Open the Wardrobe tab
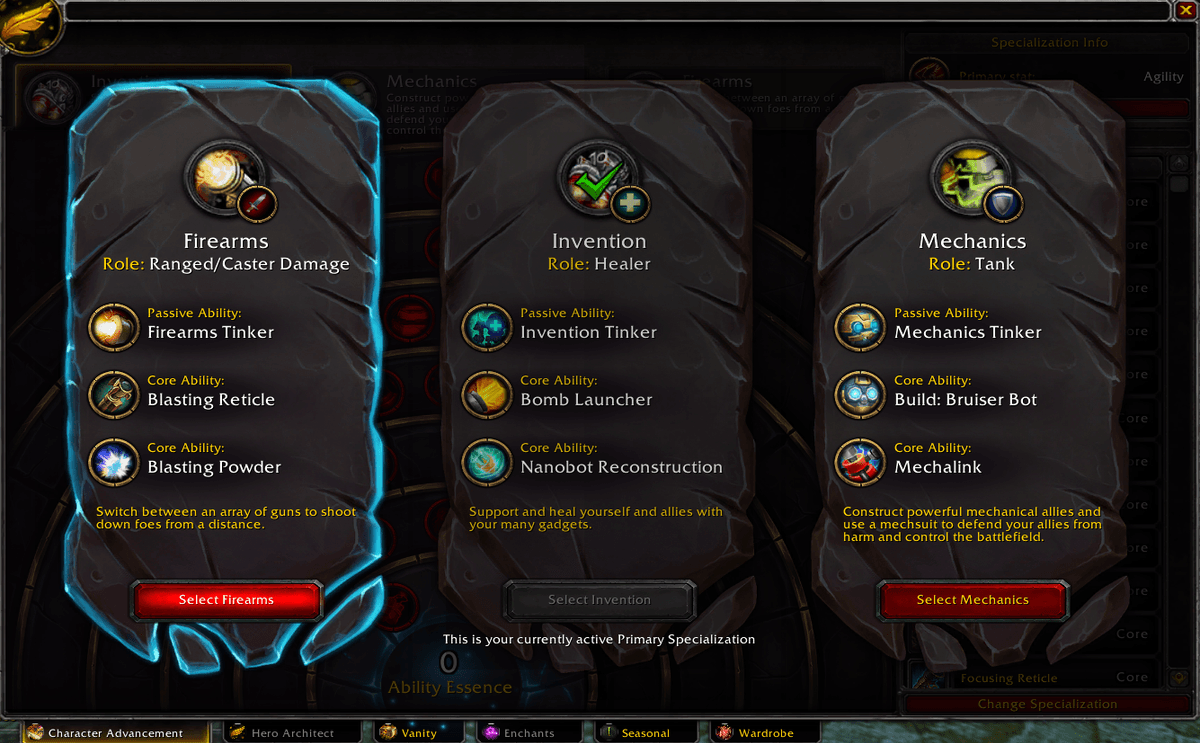The image size is (1200, 743). [755, 733]
